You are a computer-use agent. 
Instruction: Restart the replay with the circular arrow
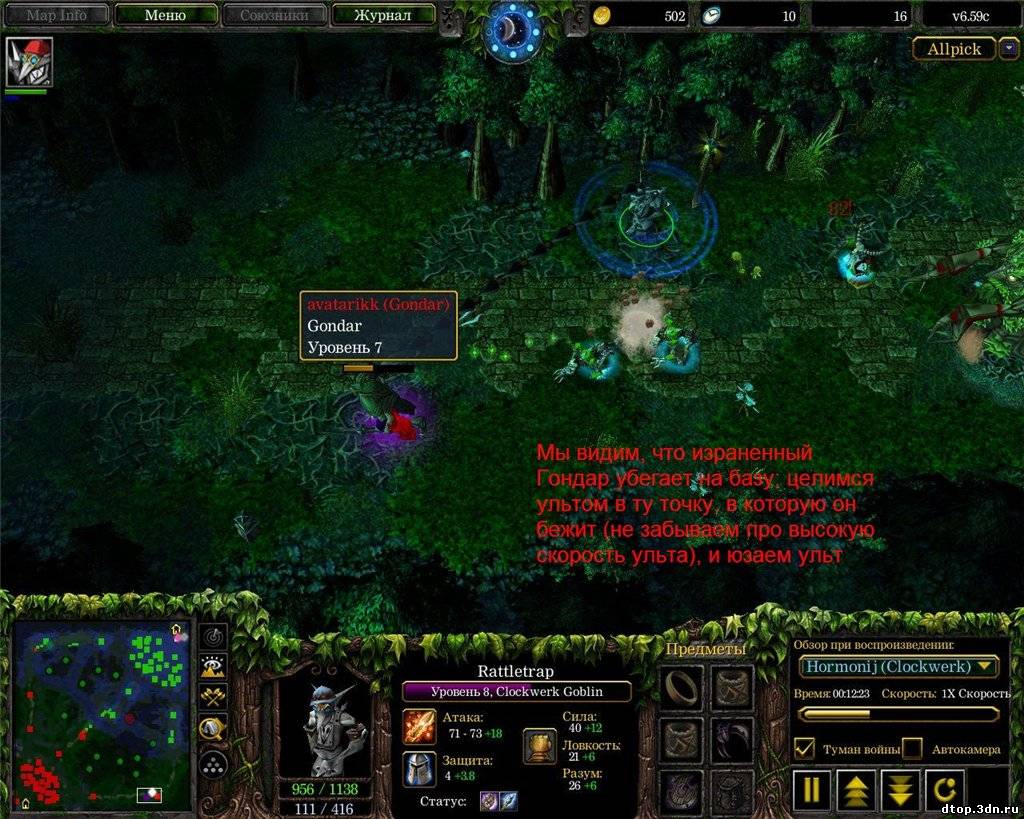(944, 790)
